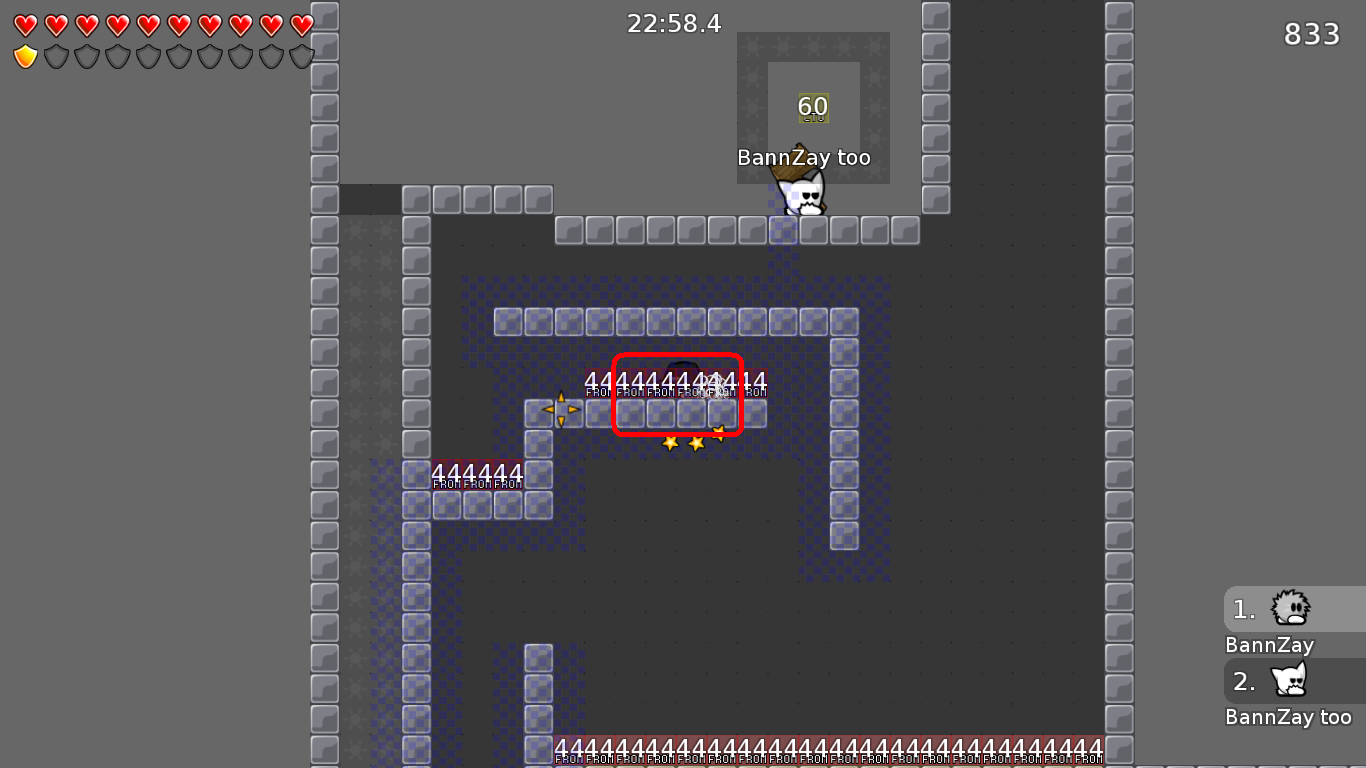
Task: Select the match timer showing 22:58.4
Action: (x=675, y=23)
